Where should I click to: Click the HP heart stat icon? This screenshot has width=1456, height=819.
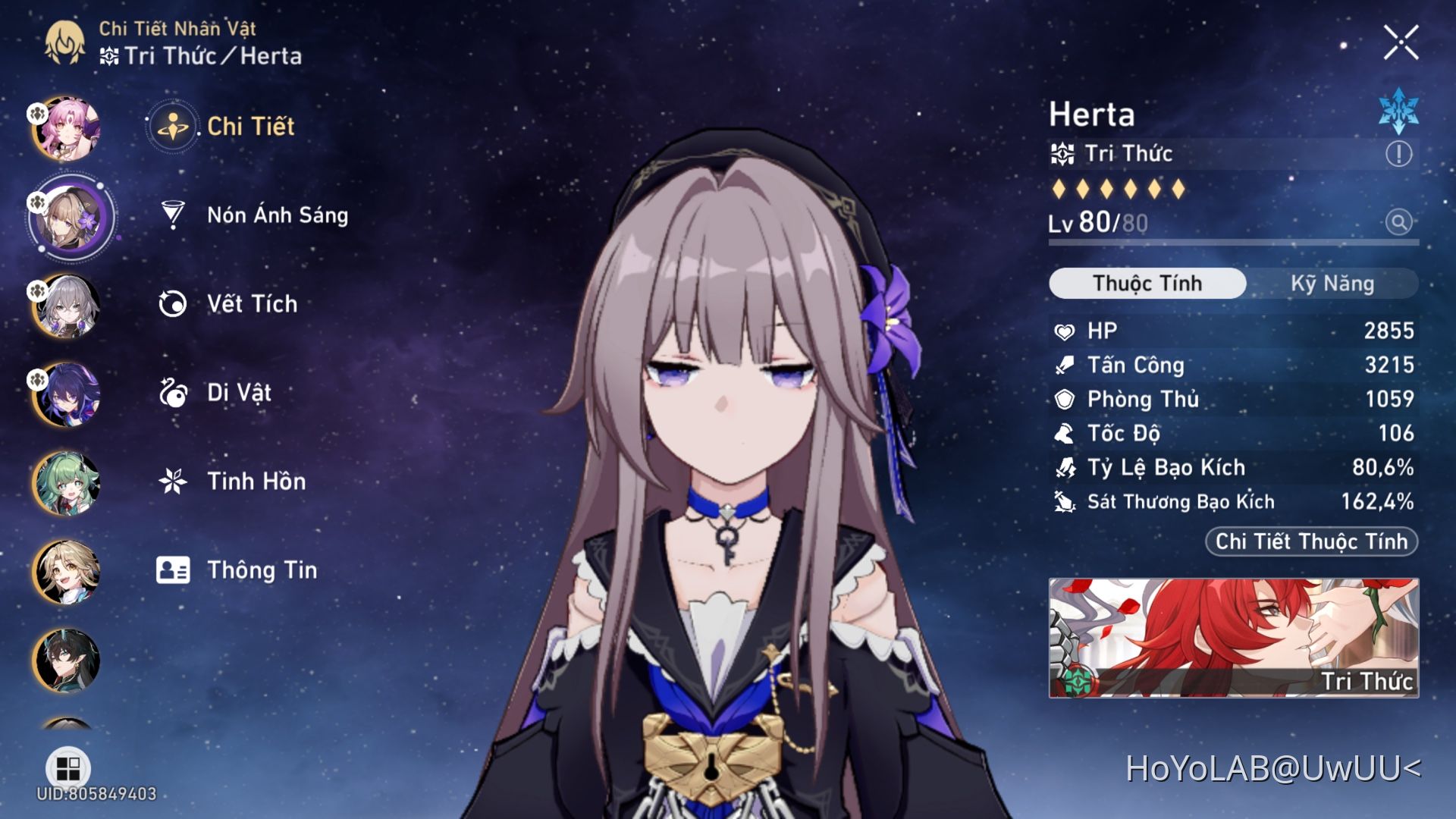(x=1065, y=331)
